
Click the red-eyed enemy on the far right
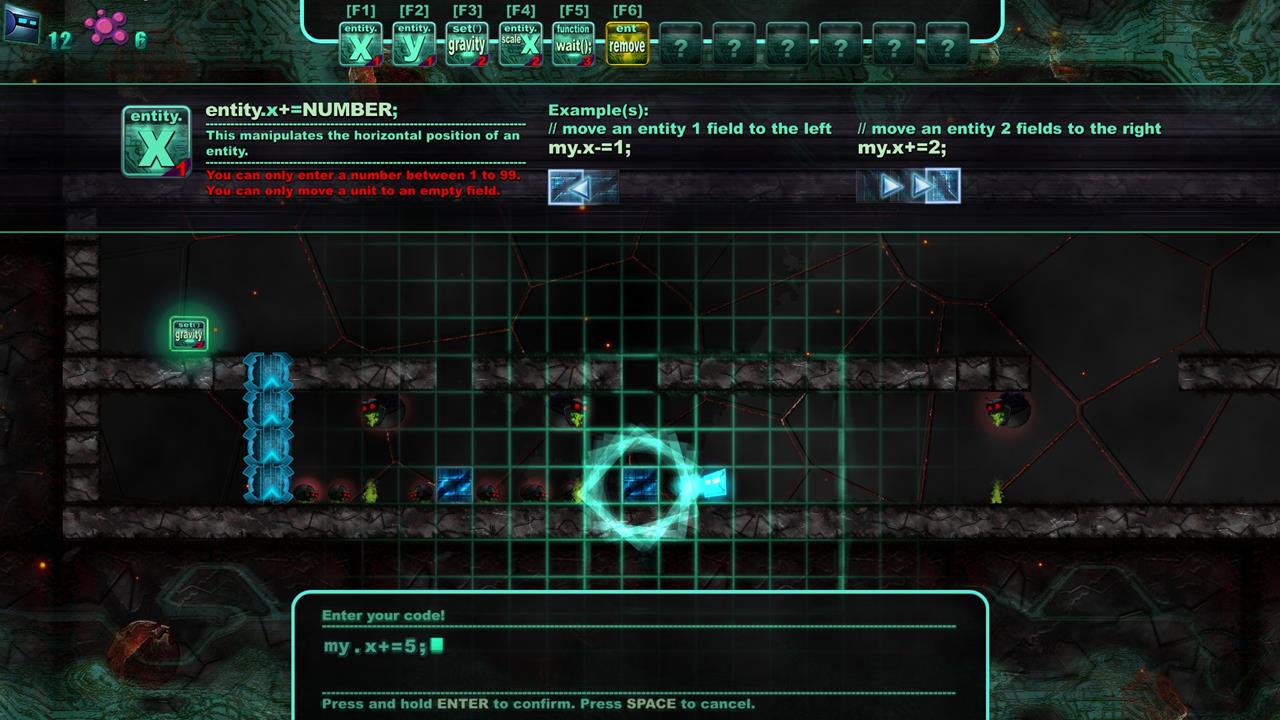997,410
